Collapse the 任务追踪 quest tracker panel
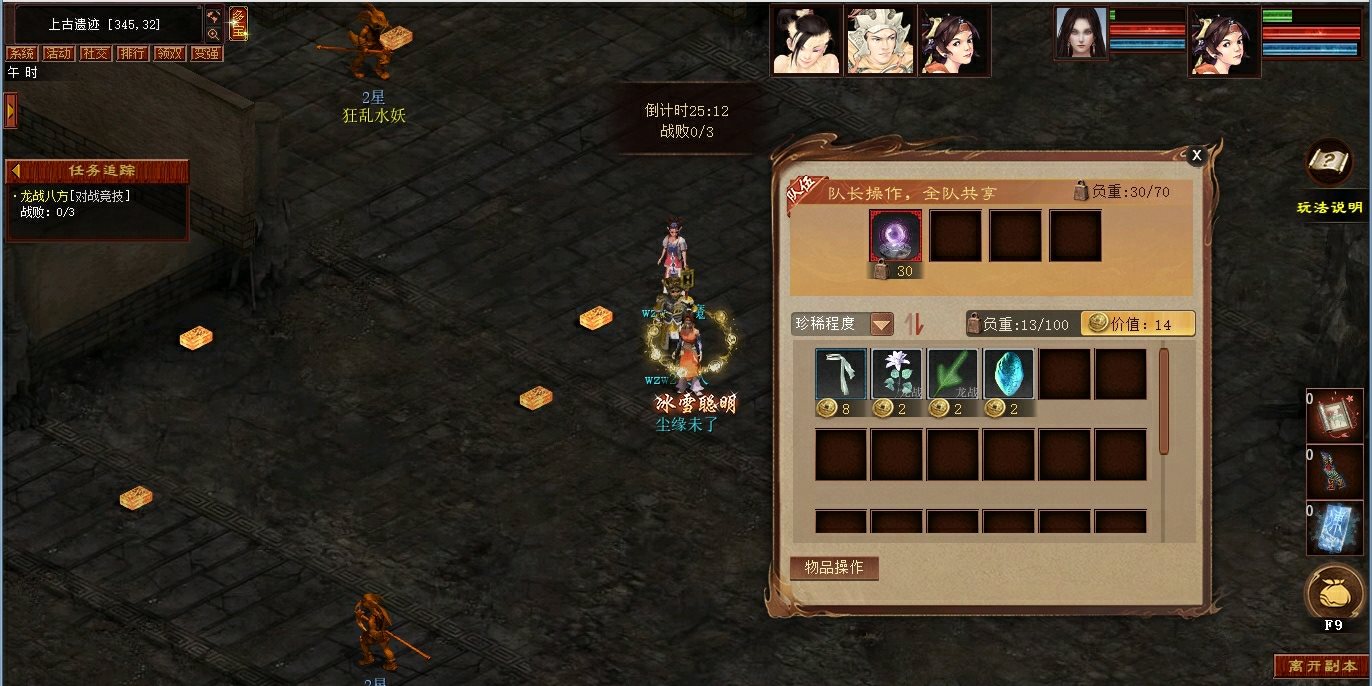This screenshot has width=1372, height=686. click(16, 171)
